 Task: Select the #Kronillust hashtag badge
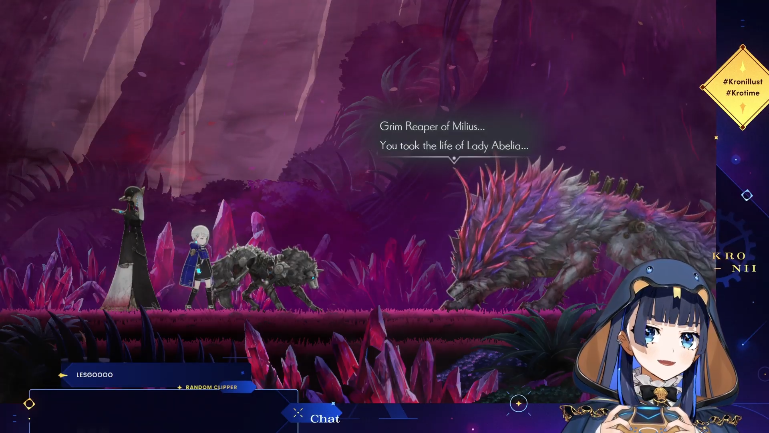pos(741,78)
